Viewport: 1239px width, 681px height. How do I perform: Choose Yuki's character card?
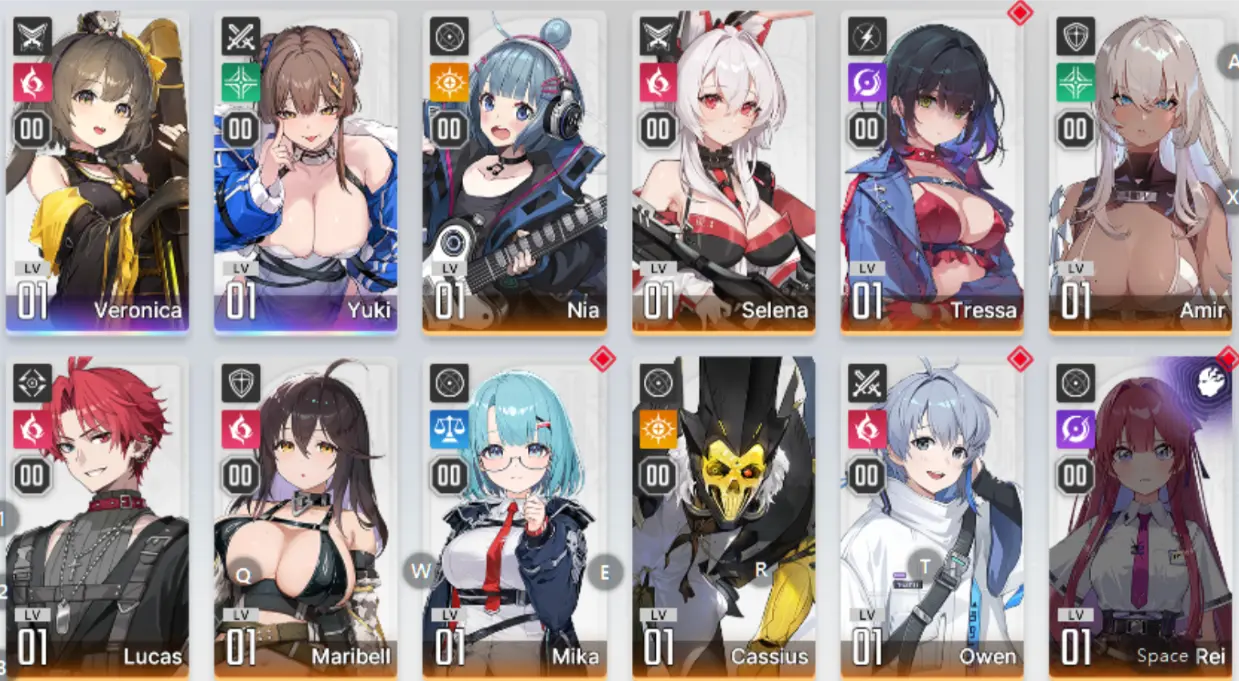click(x=305, y=172)
